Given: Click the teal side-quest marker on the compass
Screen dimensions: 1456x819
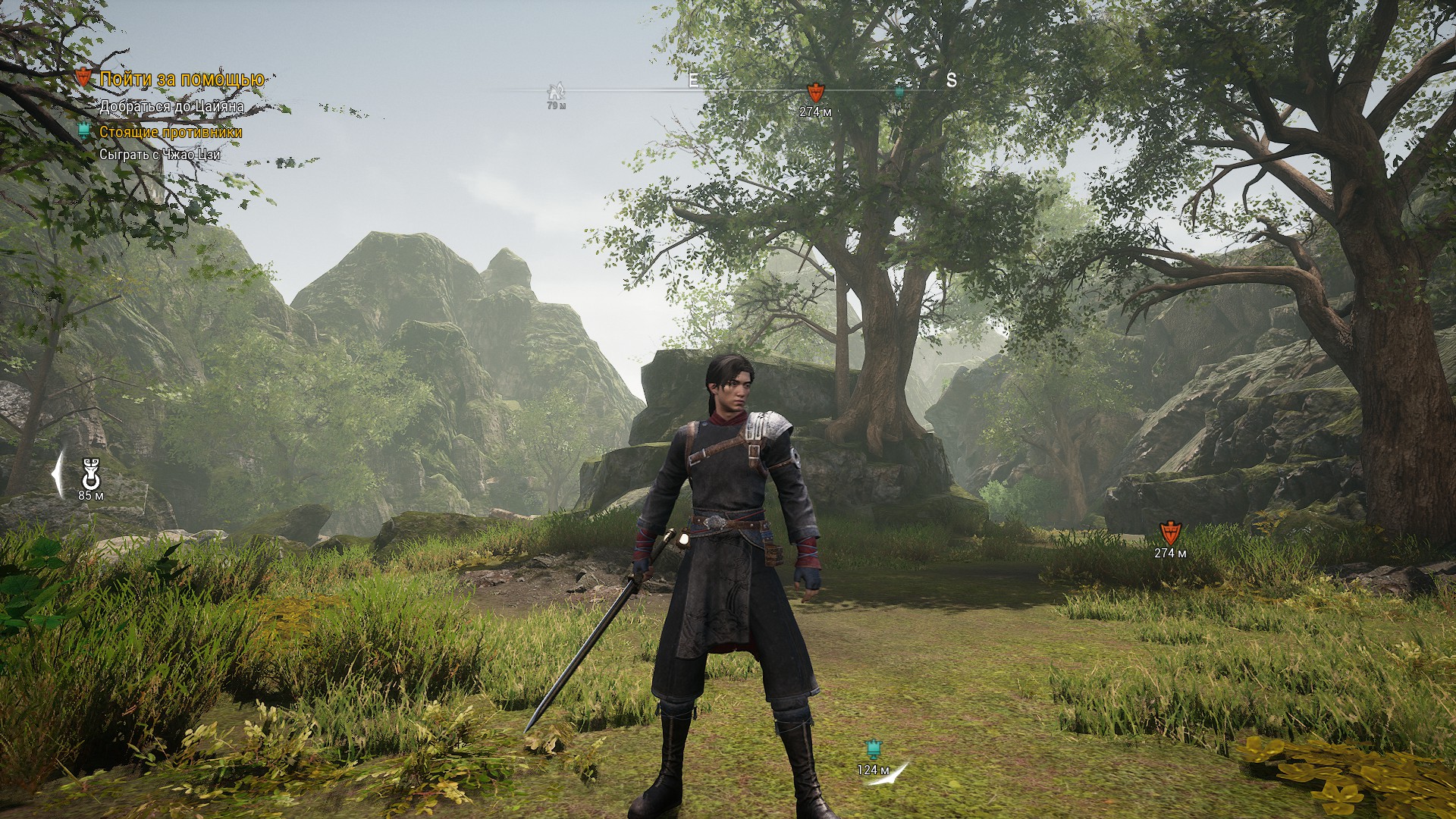Looking at the screenshot, I should [899, 93].
